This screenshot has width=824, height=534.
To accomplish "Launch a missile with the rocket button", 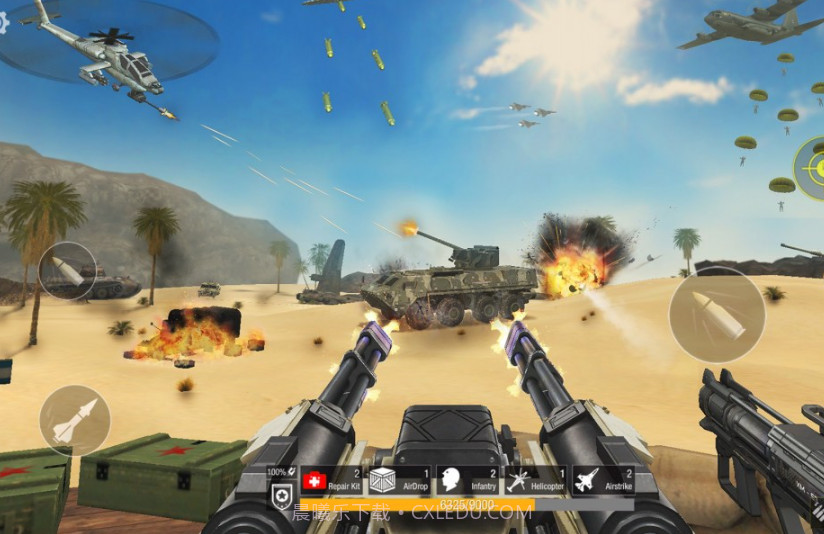I will click(74, 420).
